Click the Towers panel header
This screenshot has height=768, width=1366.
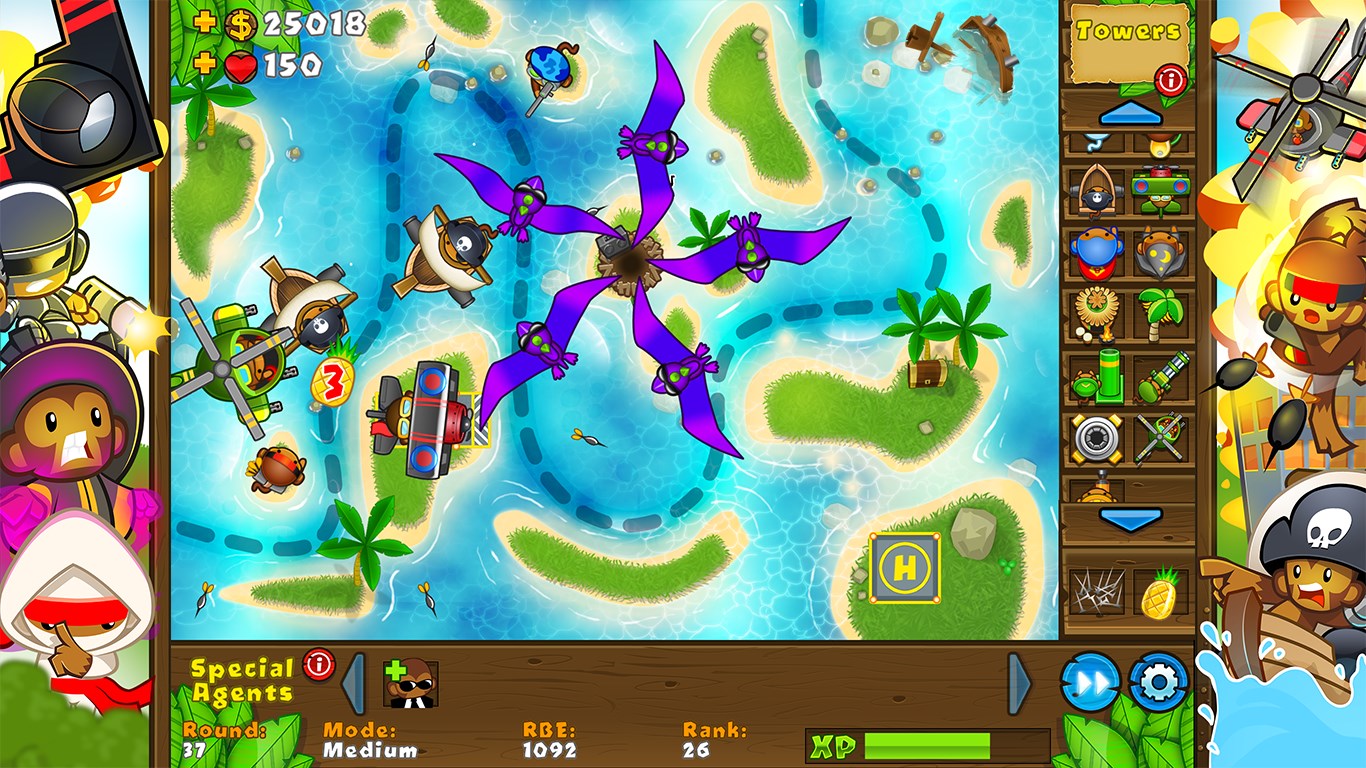1128,30
